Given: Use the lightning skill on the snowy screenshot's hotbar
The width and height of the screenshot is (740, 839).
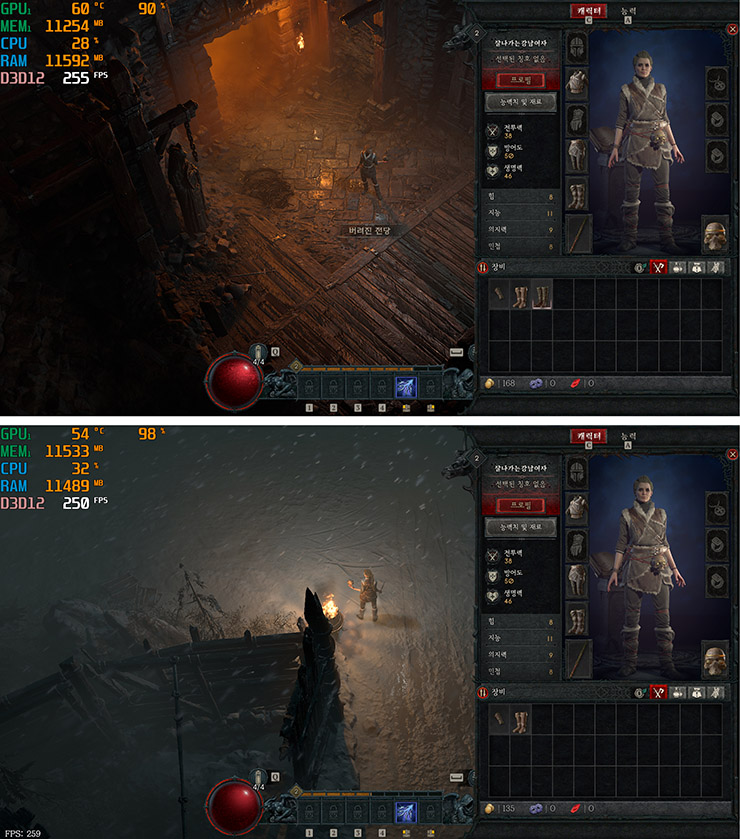Looking at the screenshot, I should [x=406, y=812].
